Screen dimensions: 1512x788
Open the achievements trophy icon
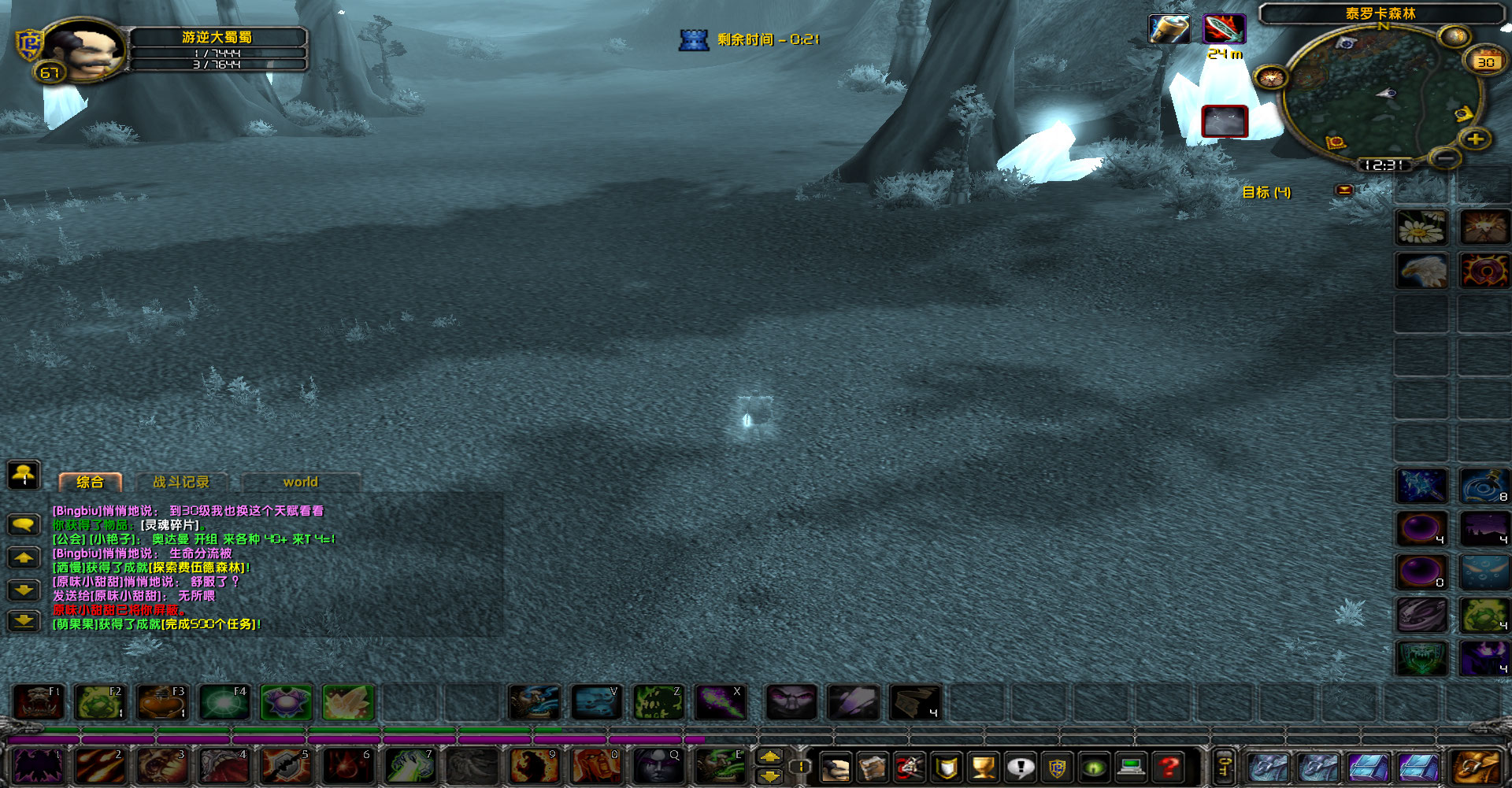pyautogui.click(x=984, y=765)
